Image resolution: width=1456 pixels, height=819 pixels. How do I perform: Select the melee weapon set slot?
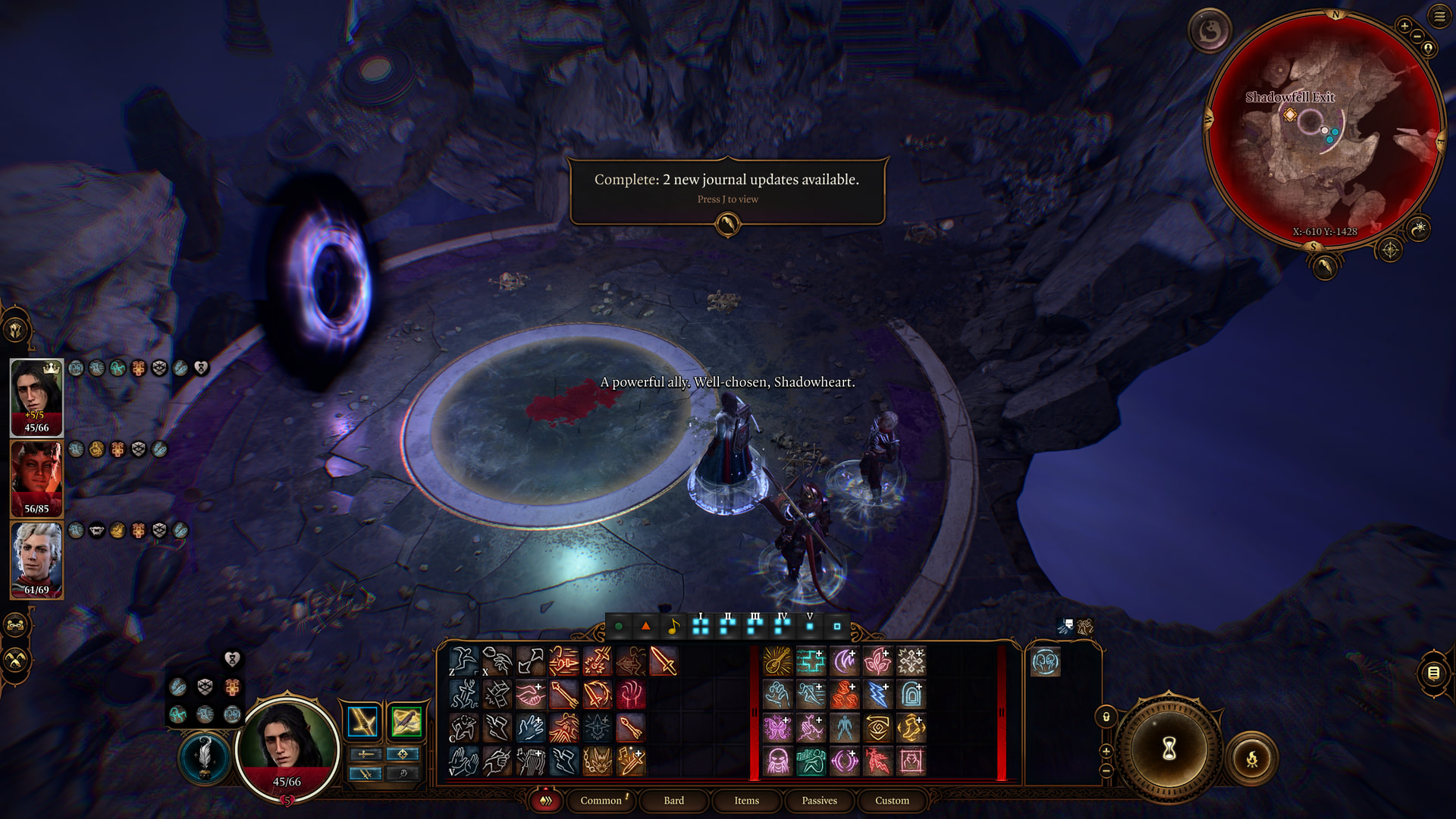[x=362, y=722]
